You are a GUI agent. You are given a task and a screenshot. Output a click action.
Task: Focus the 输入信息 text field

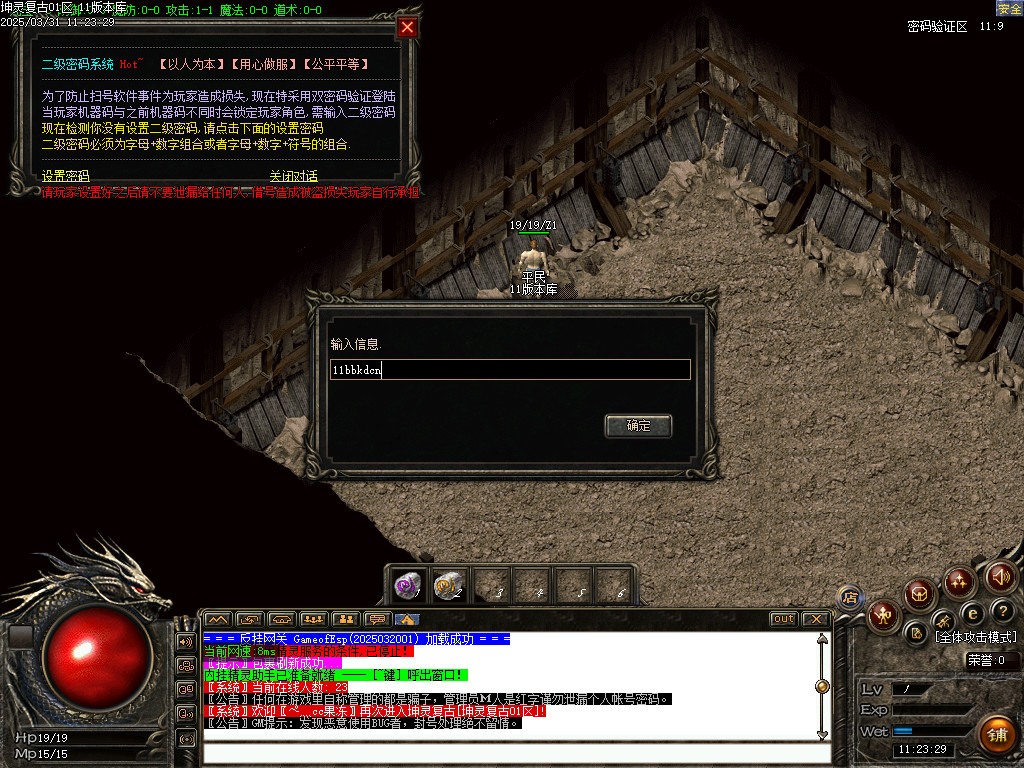pyautogui.click(x=510, y=370)
